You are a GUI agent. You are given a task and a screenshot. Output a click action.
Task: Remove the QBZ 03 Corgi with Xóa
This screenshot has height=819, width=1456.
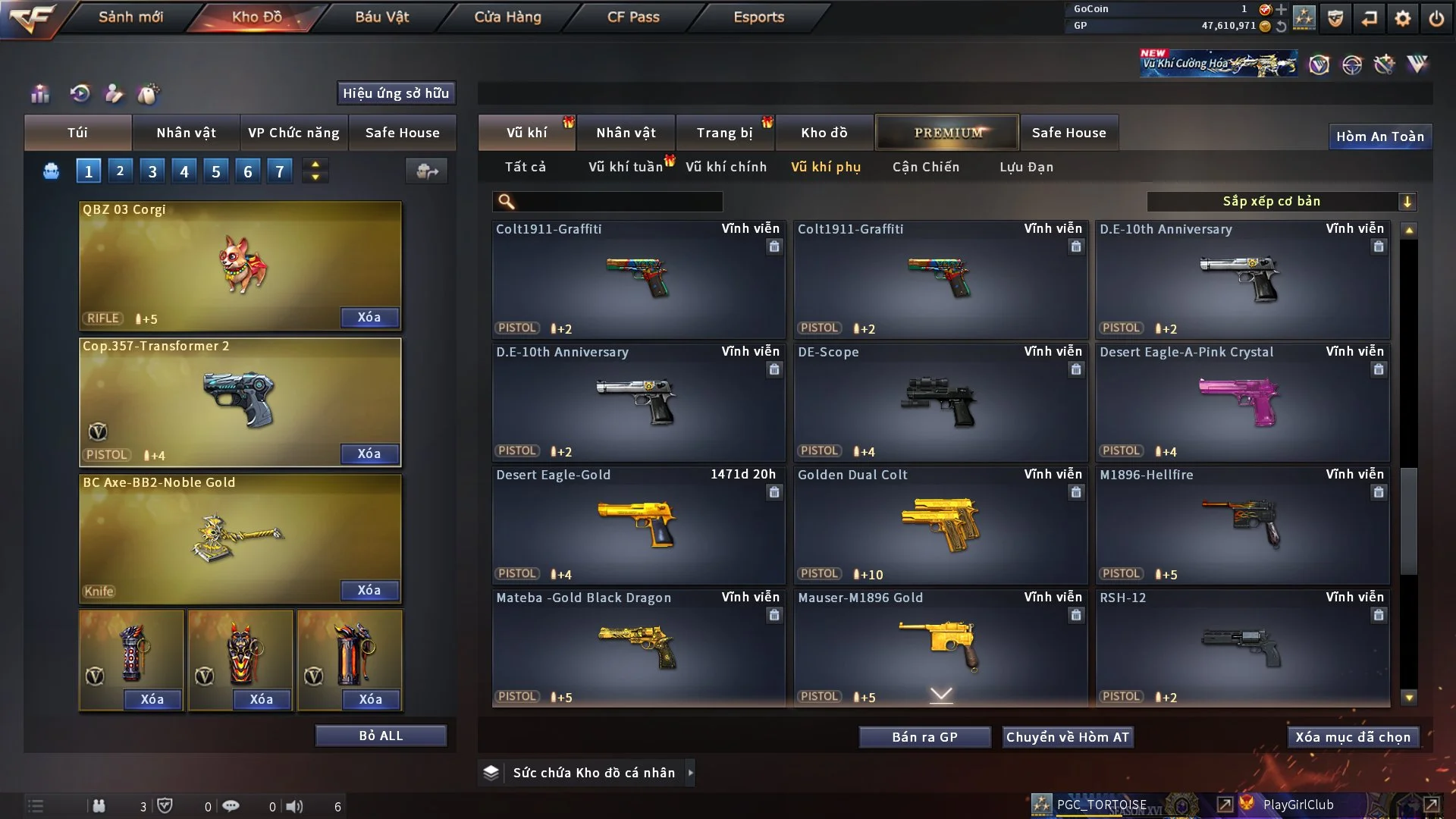point(369,317)
